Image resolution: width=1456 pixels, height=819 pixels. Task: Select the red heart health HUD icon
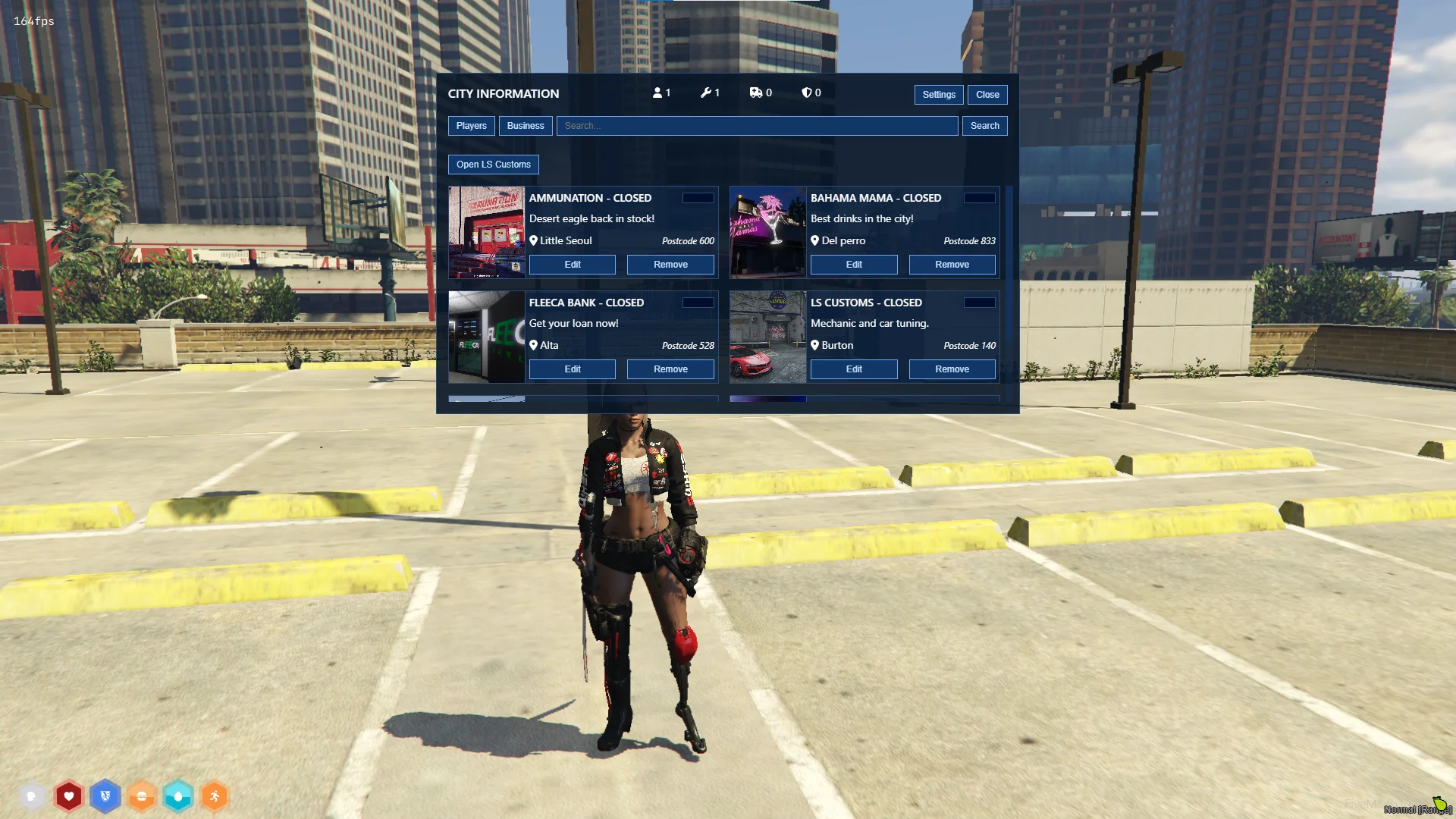click(x=69, y=796)
